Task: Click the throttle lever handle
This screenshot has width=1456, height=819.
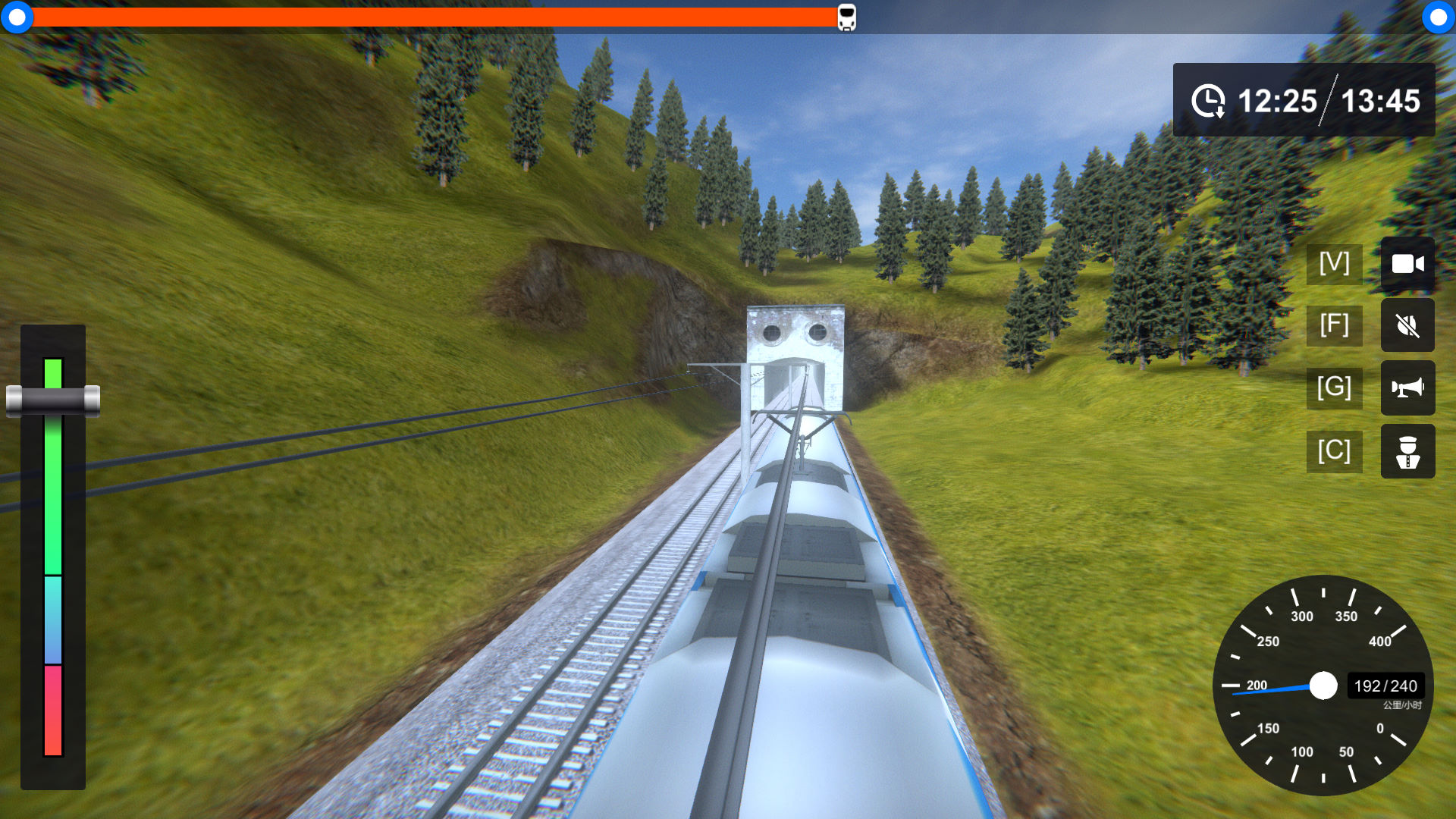Action: point(53,400)
